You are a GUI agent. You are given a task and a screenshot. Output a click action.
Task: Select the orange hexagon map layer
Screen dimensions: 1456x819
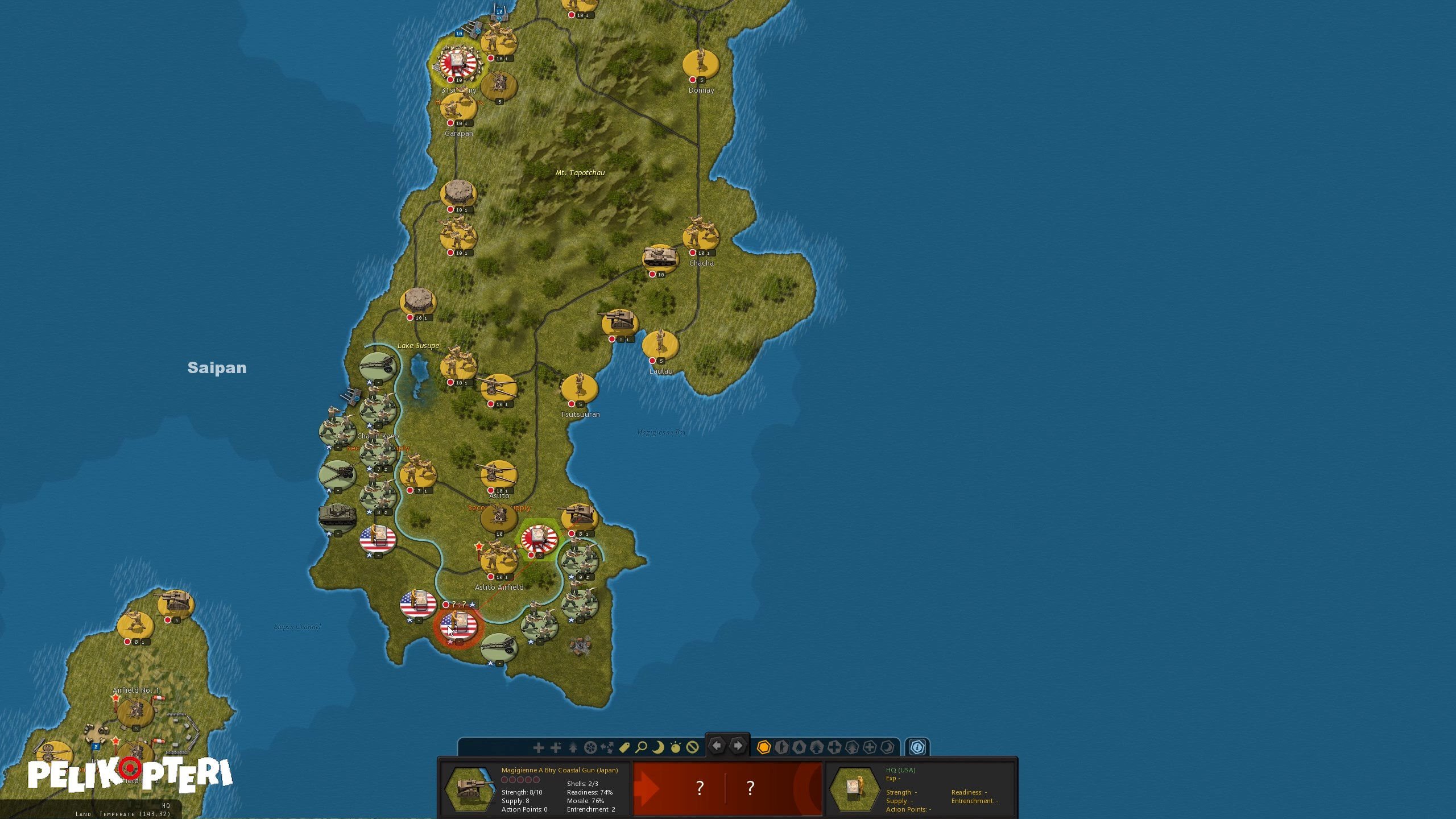click(x=764, y=747)
